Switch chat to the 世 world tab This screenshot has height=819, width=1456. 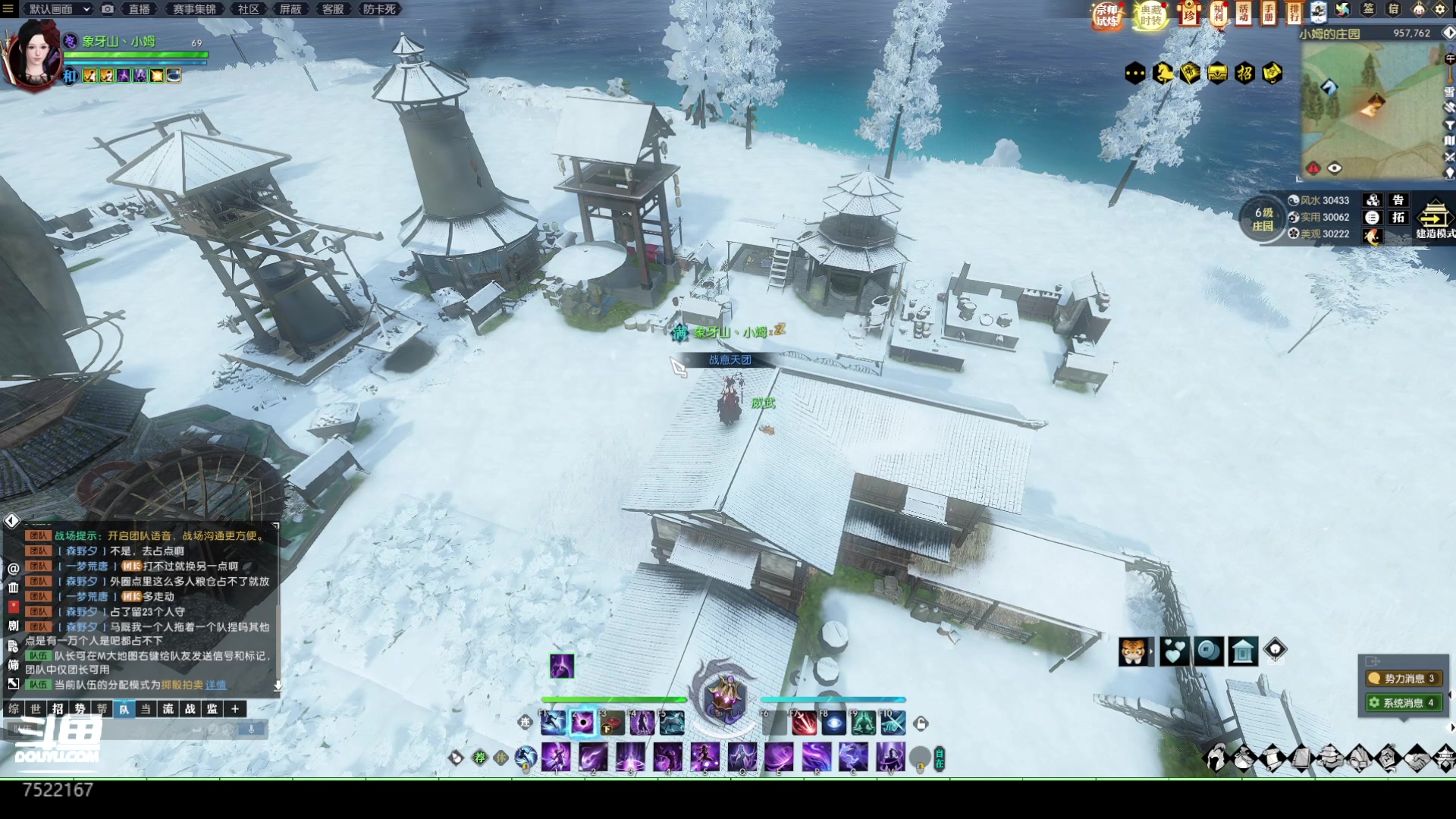click(x=36, y=709)
